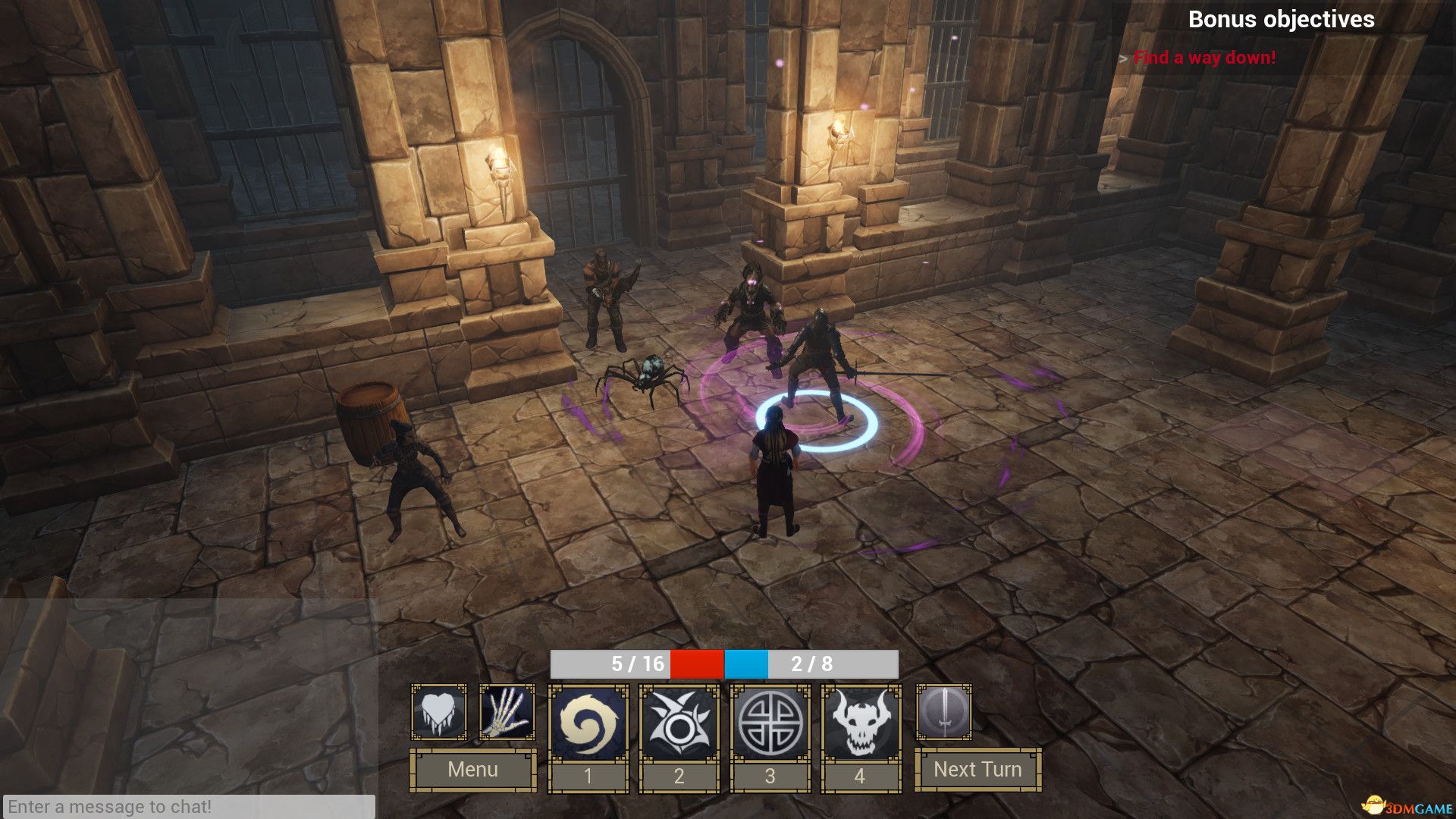The height and width of the screenshot is (819, 1456).
Task: Use the Celtic knot shield ability
Action: coord(770,723)
